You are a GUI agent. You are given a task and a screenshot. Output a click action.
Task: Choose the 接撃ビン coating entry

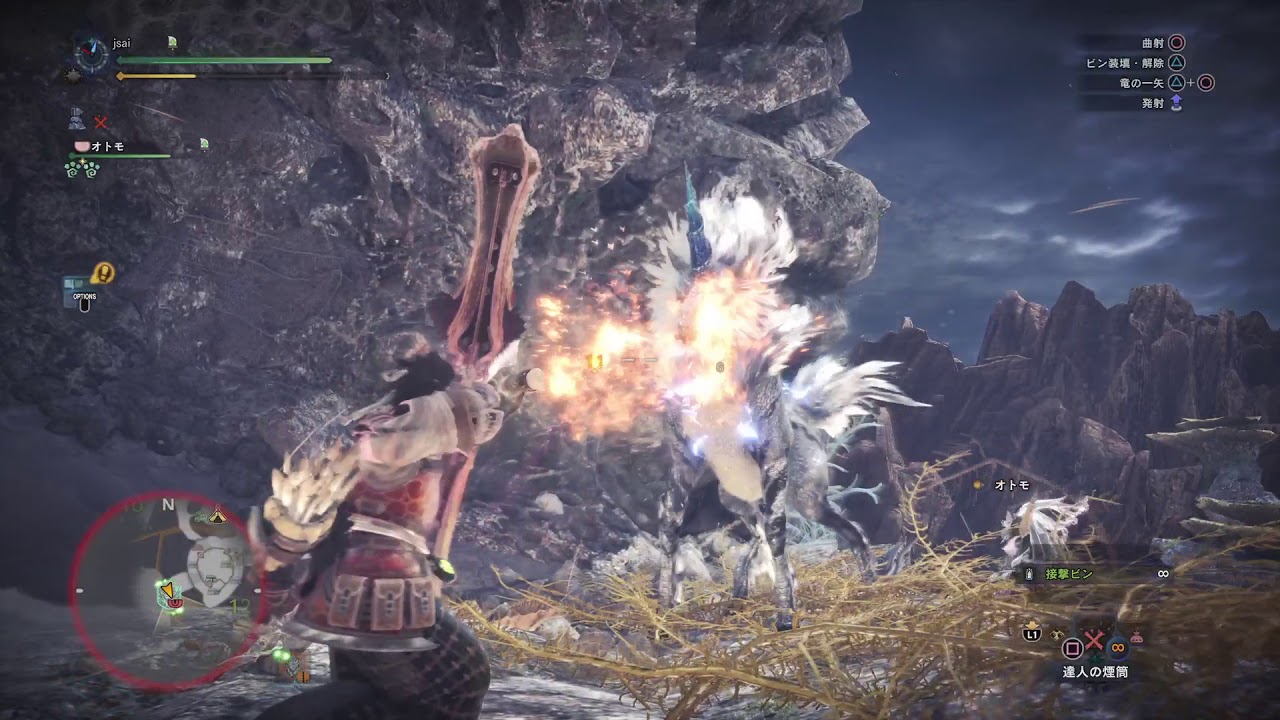tap(1070, 574)
